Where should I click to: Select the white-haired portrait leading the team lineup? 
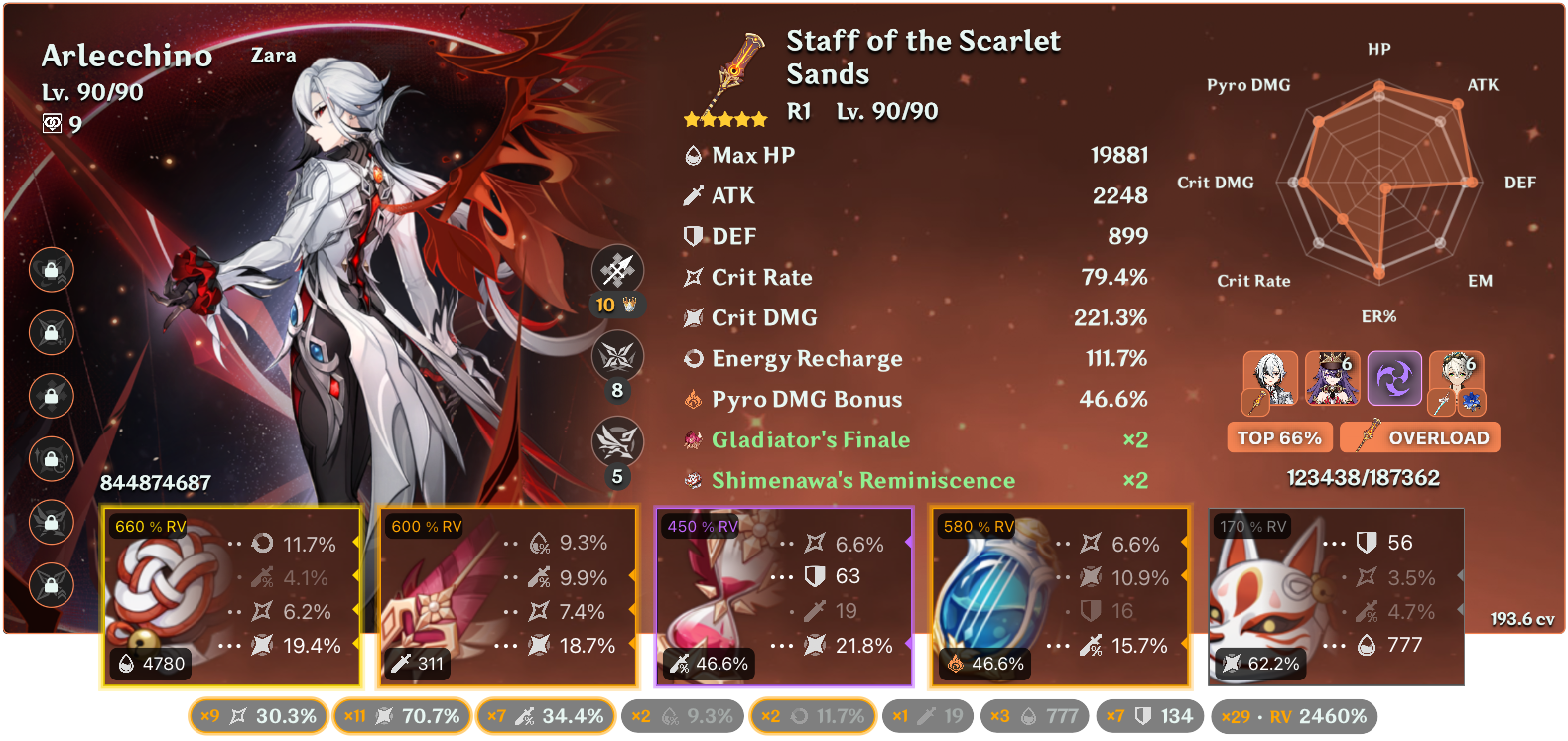1271,379
